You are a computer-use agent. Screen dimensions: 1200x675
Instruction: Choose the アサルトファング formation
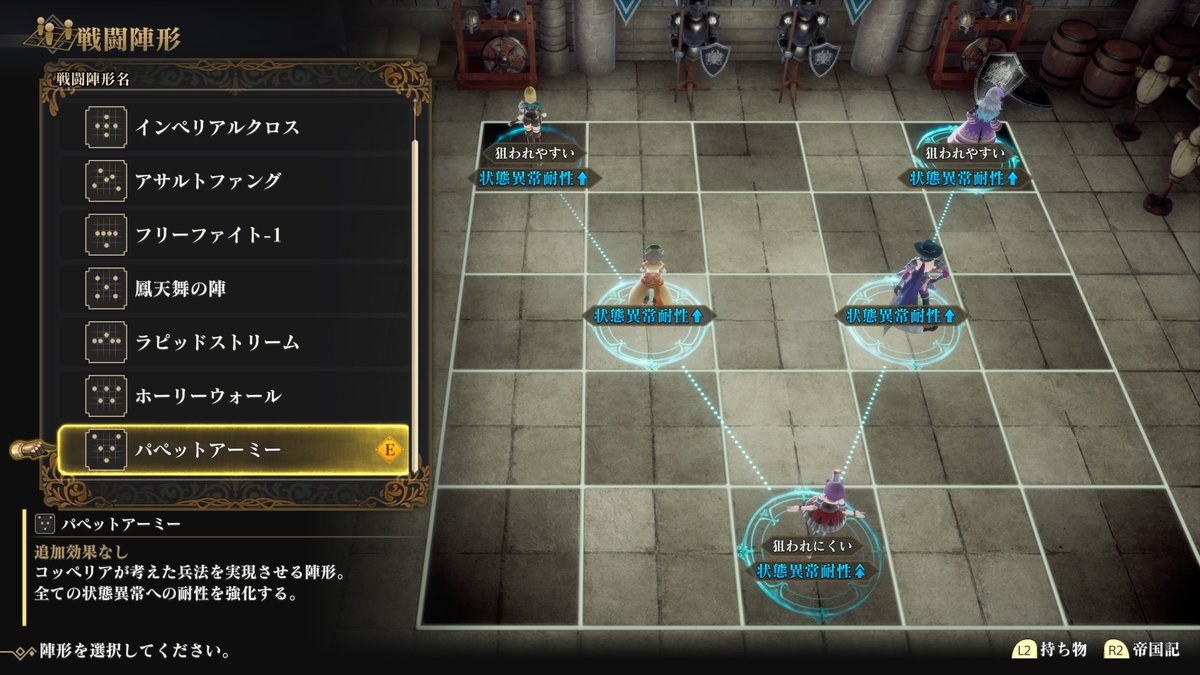click(x=233, y=181)
